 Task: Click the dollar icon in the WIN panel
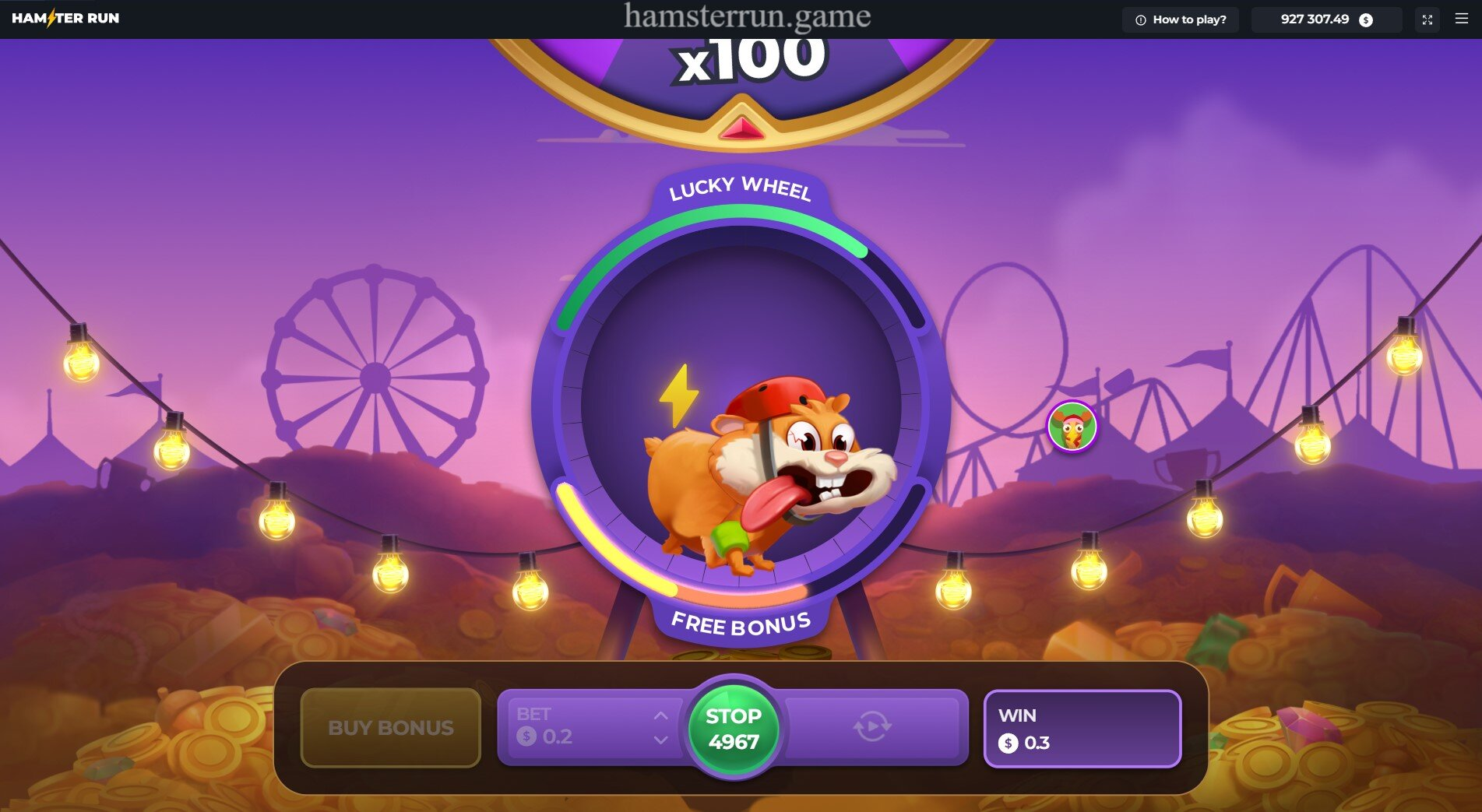[1010, 743]
